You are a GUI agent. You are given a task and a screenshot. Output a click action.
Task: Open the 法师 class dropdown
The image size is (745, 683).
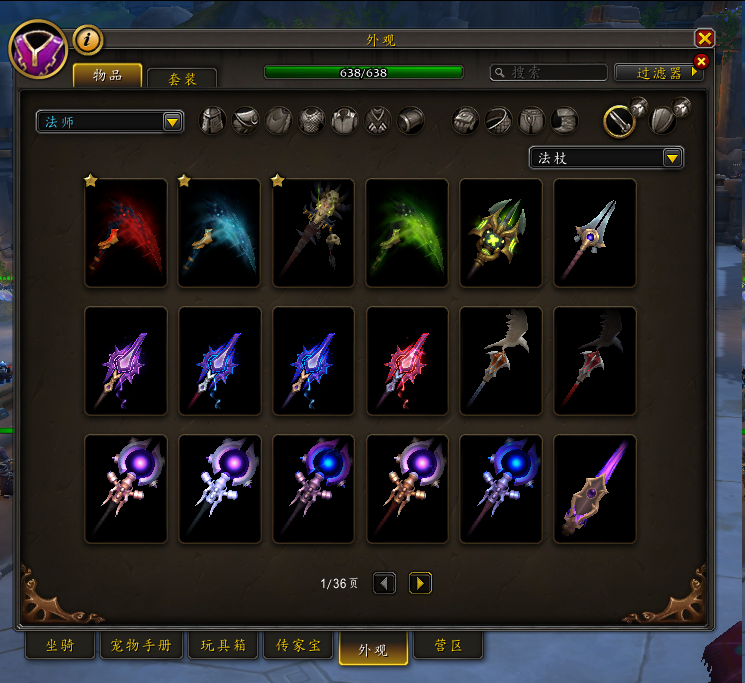coord(110,122)
